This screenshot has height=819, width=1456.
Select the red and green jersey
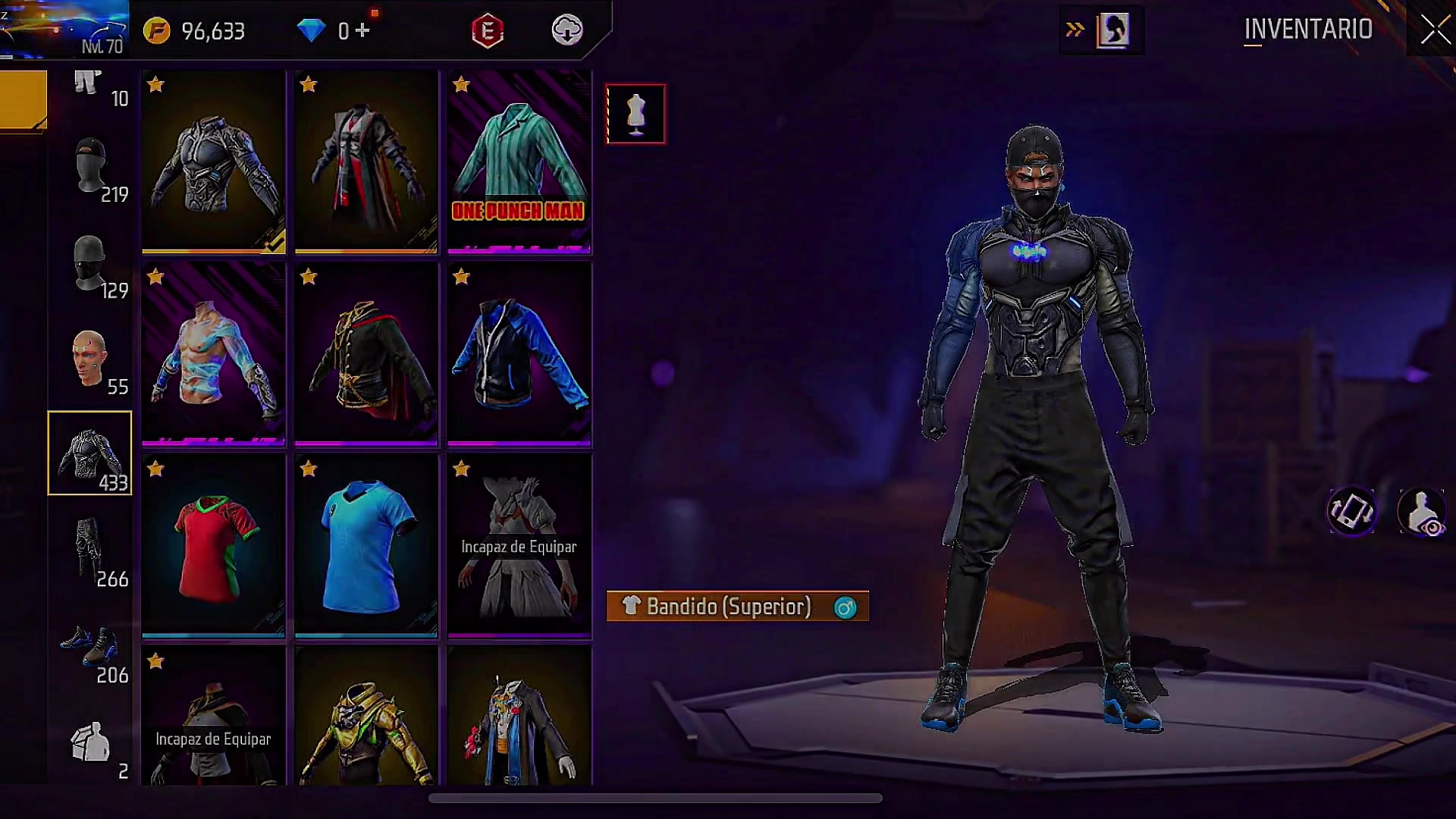click(214, 545)
